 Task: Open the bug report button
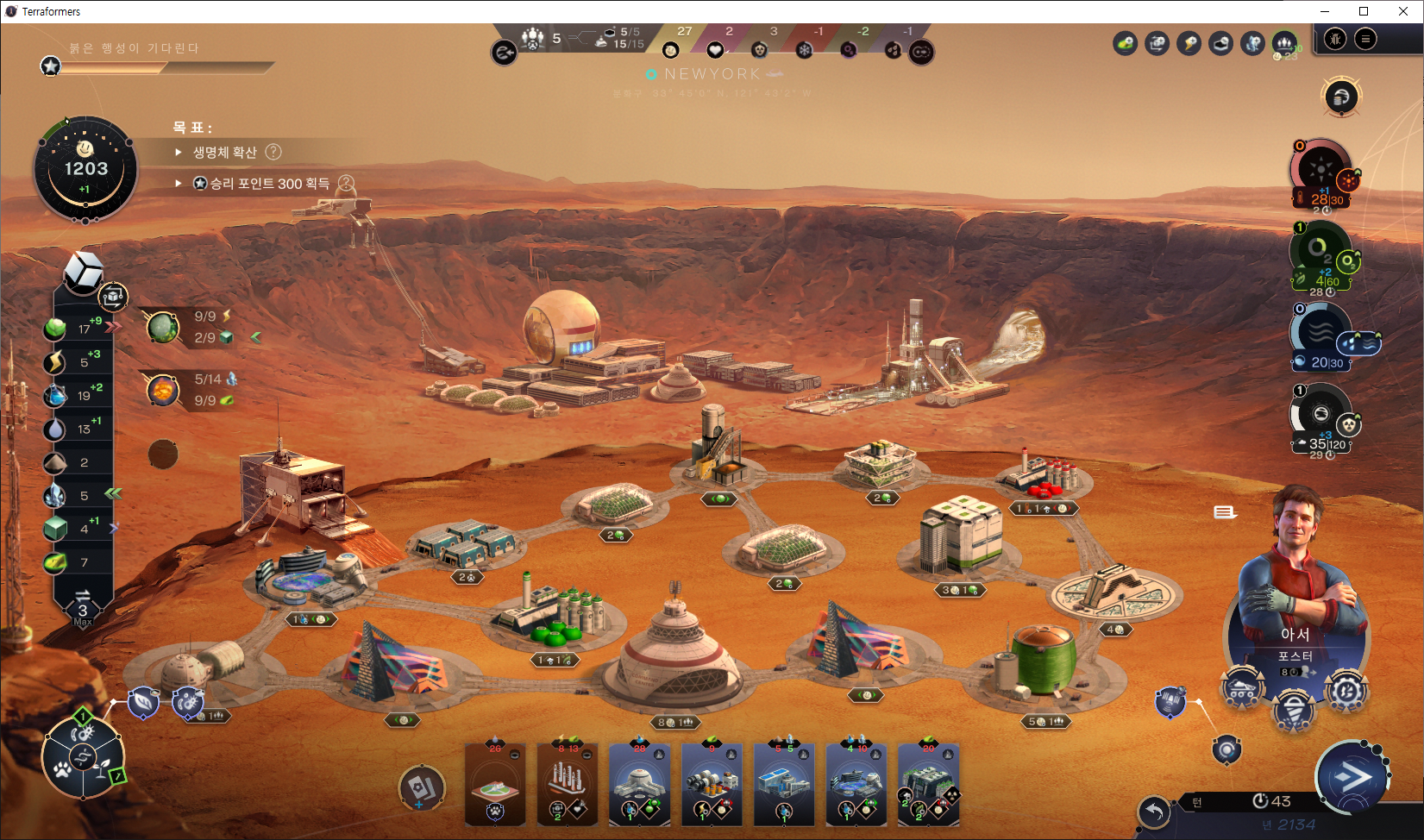coord(1335,40)
